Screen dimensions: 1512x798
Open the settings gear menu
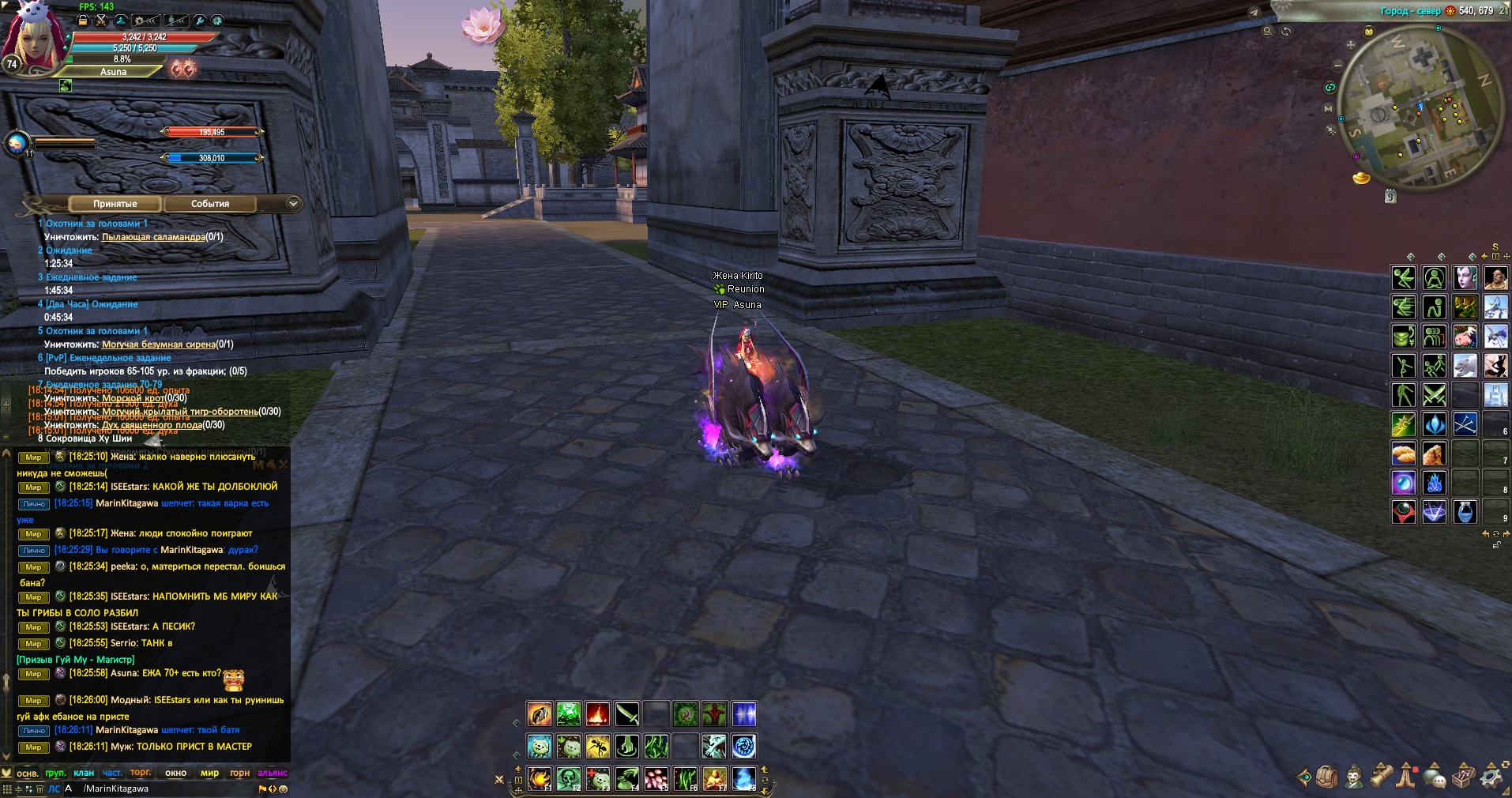click(x=1491, y=777)
